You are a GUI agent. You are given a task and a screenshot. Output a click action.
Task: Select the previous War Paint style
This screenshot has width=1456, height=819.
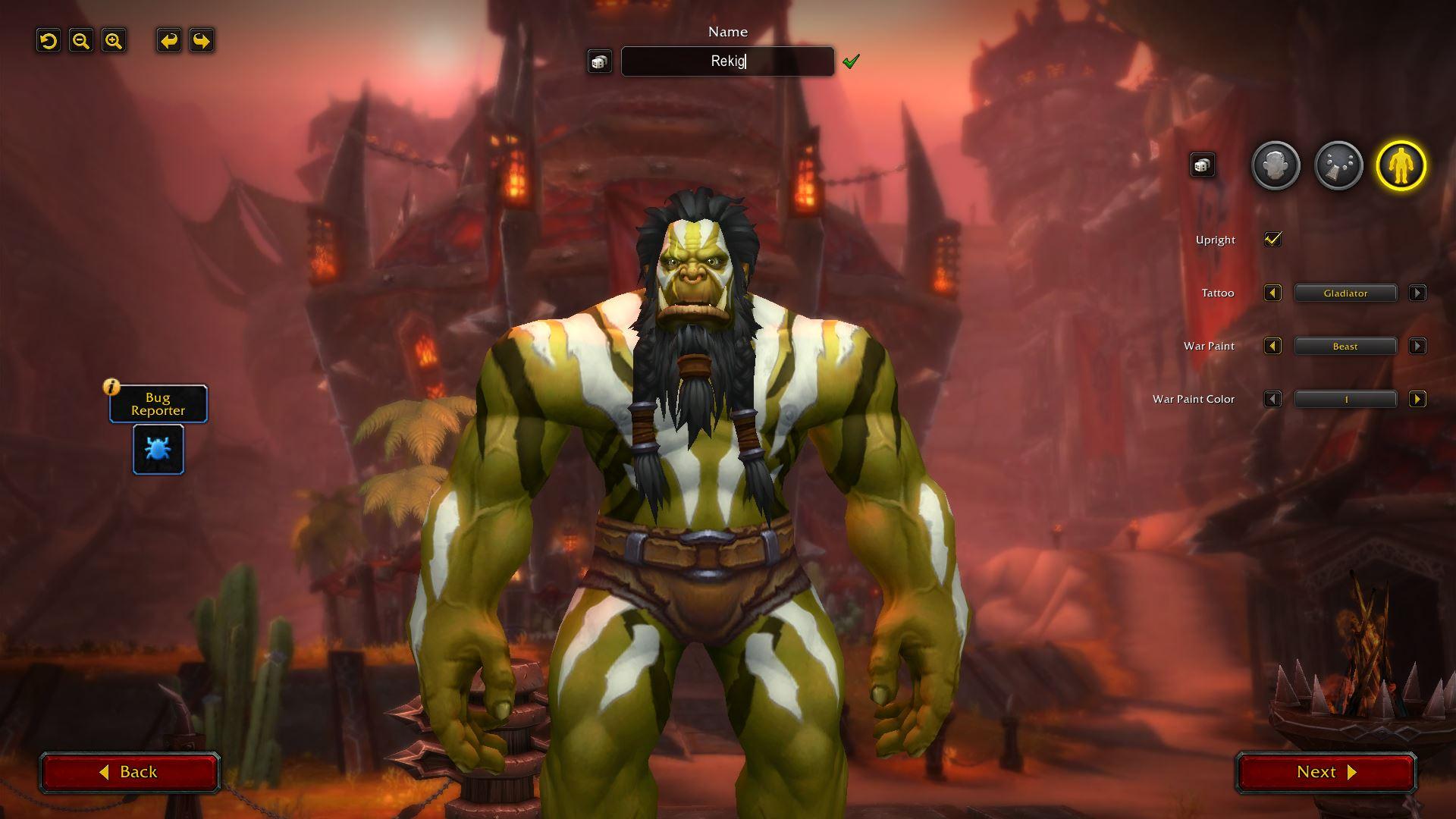pyautogui.click(x=1272, y=347)
